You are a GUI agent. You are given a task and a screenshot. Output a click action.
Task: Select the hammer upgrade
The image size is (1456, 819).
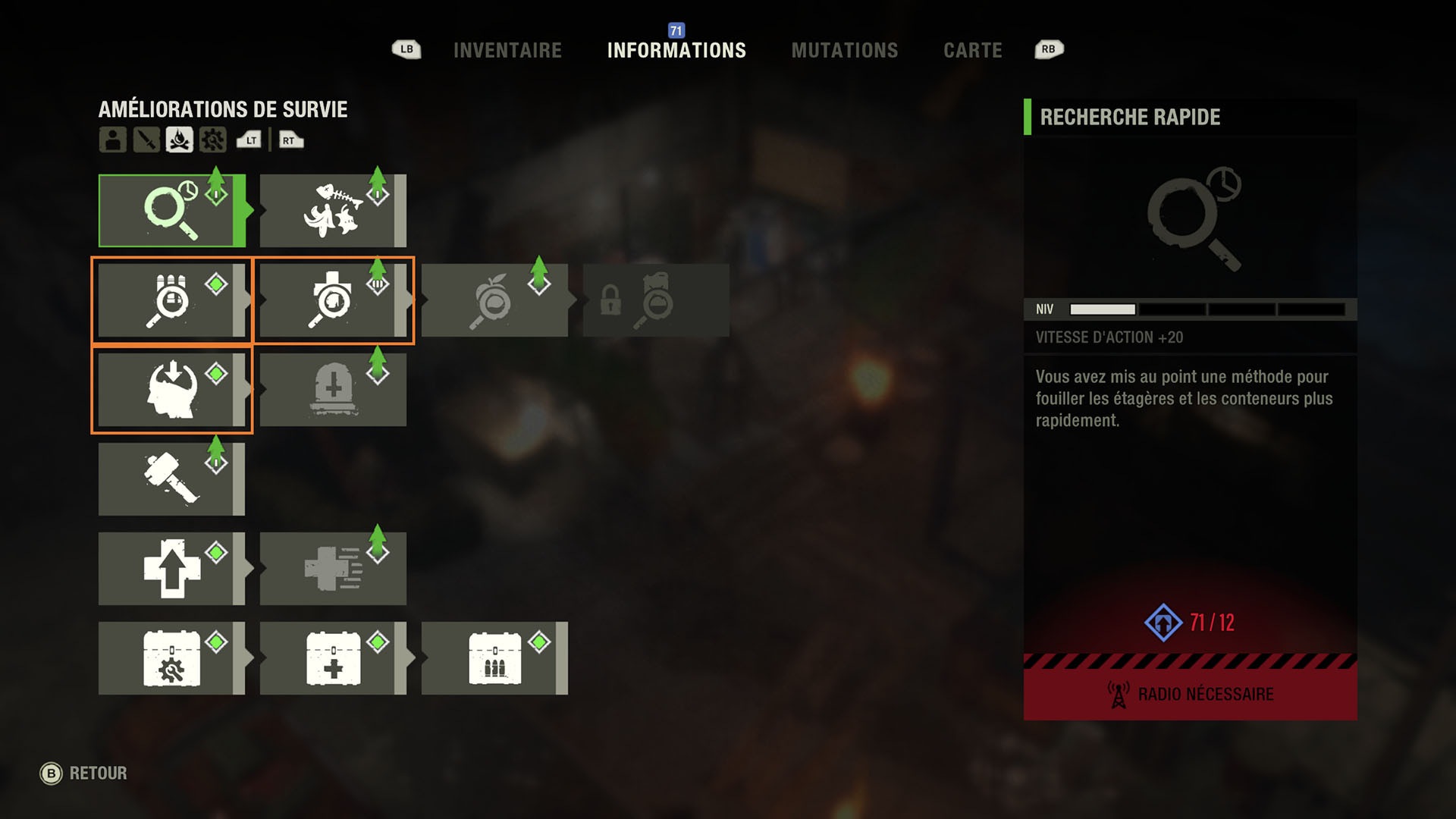pyautogui.click(x=171, y=479)
